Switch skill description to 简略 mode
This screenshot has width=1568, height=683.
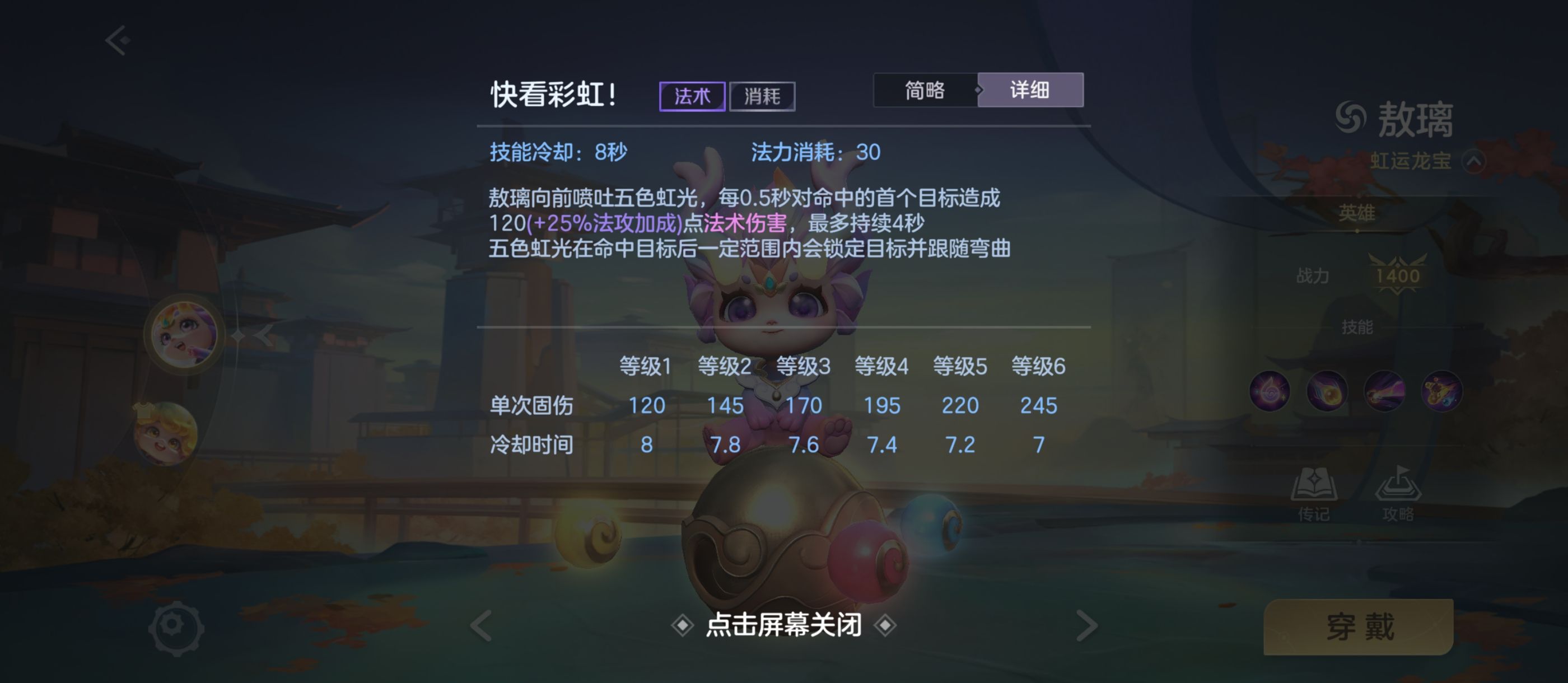925,90
